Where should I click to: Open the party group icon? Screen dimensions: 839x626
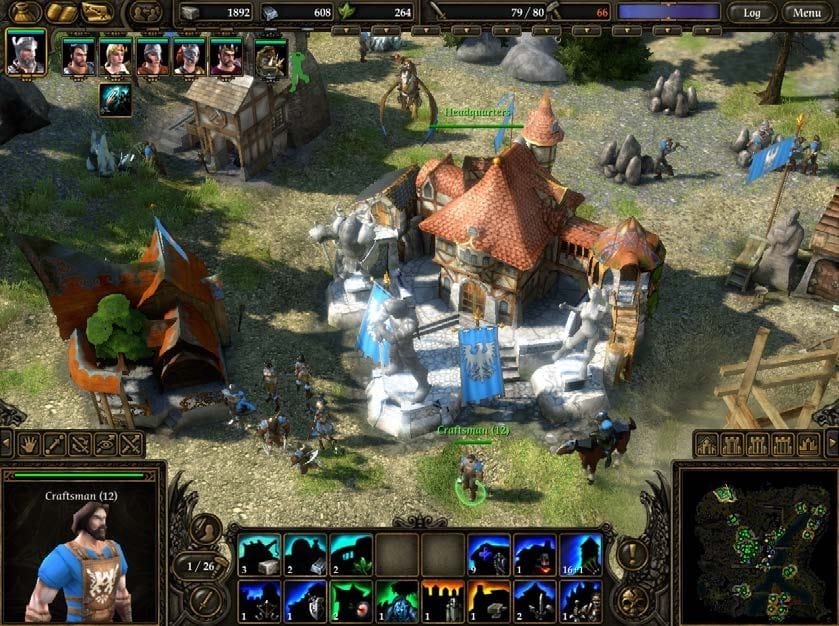[x=146, y=13]
